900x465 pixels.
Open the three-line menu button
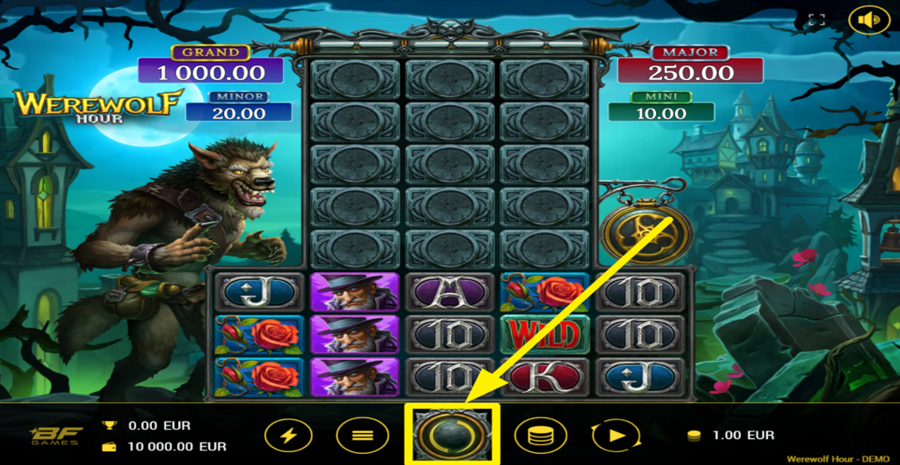coord(356,435)
